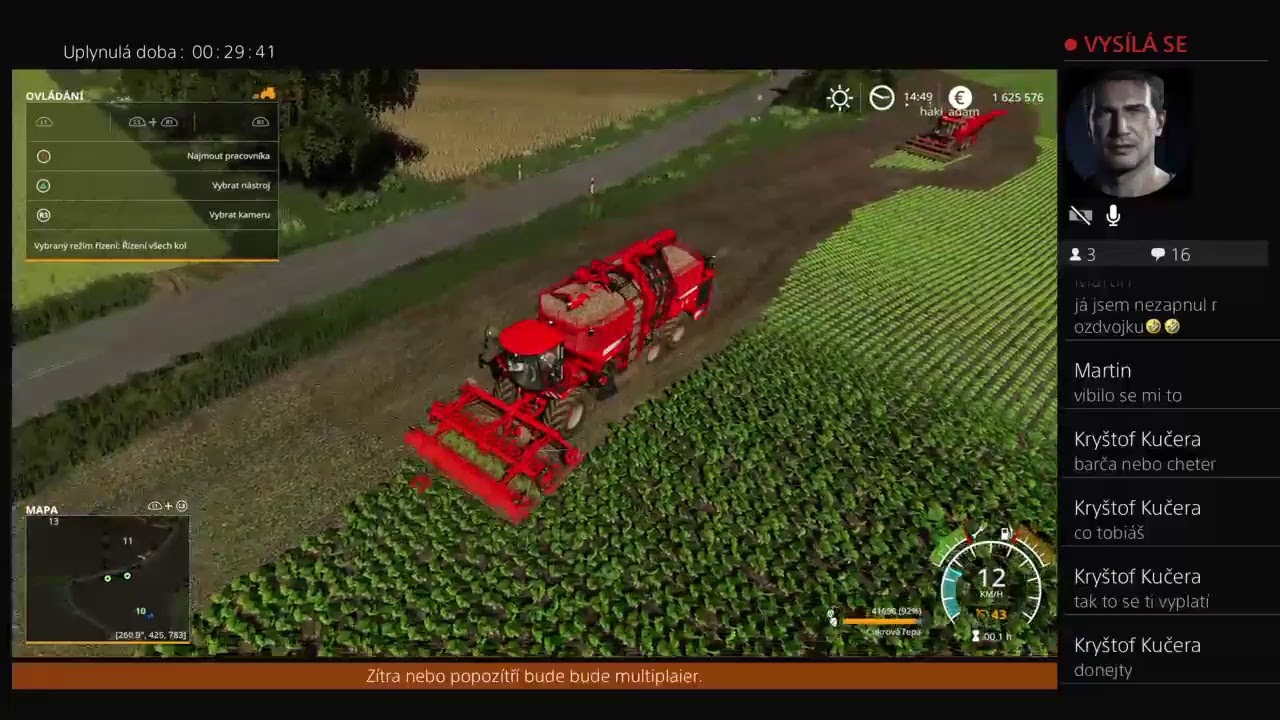Click the VYSÍLÁ SE live indicator

click(1128, 44)
